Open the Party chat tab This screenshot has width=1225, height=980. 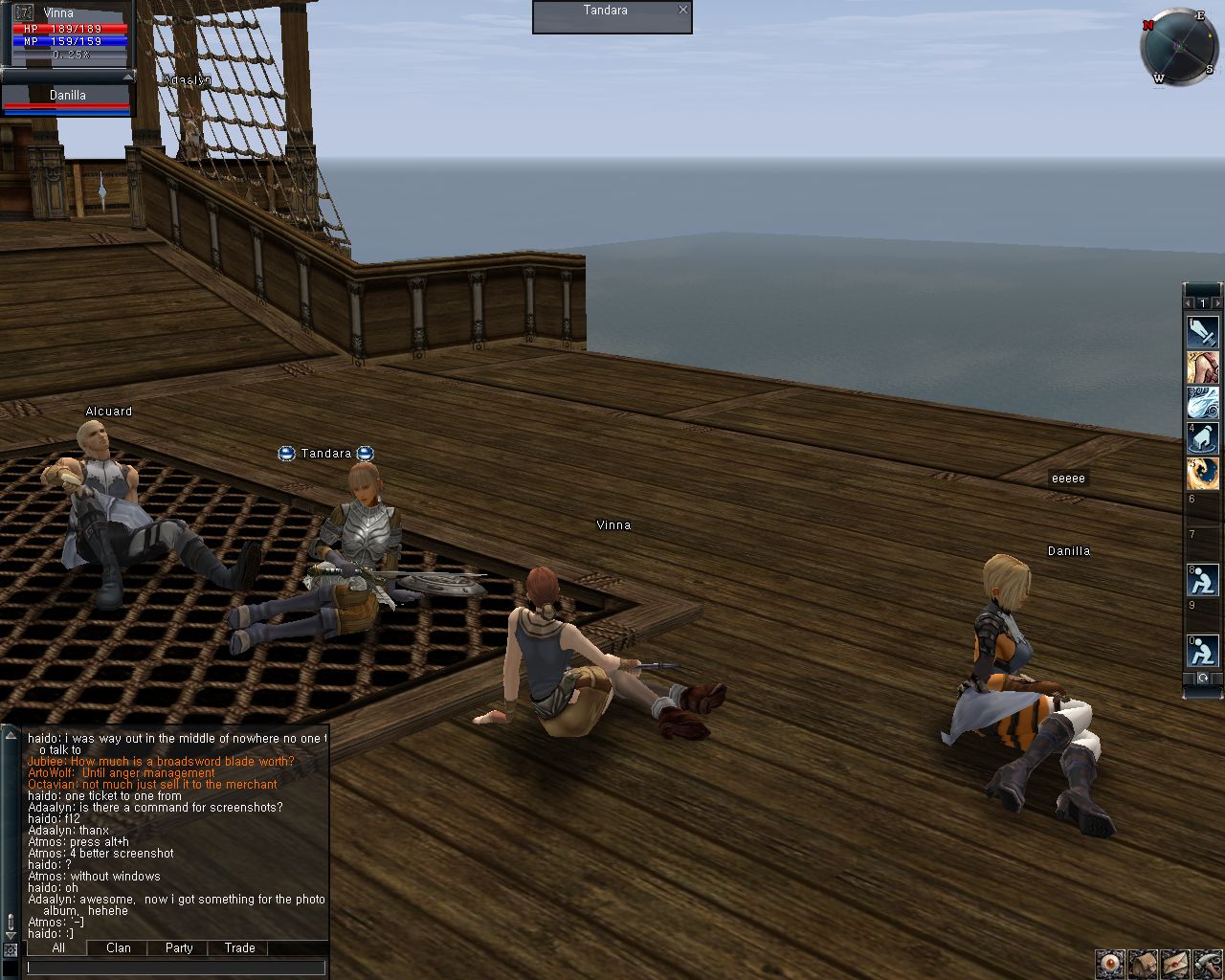(x=179, y=947)
